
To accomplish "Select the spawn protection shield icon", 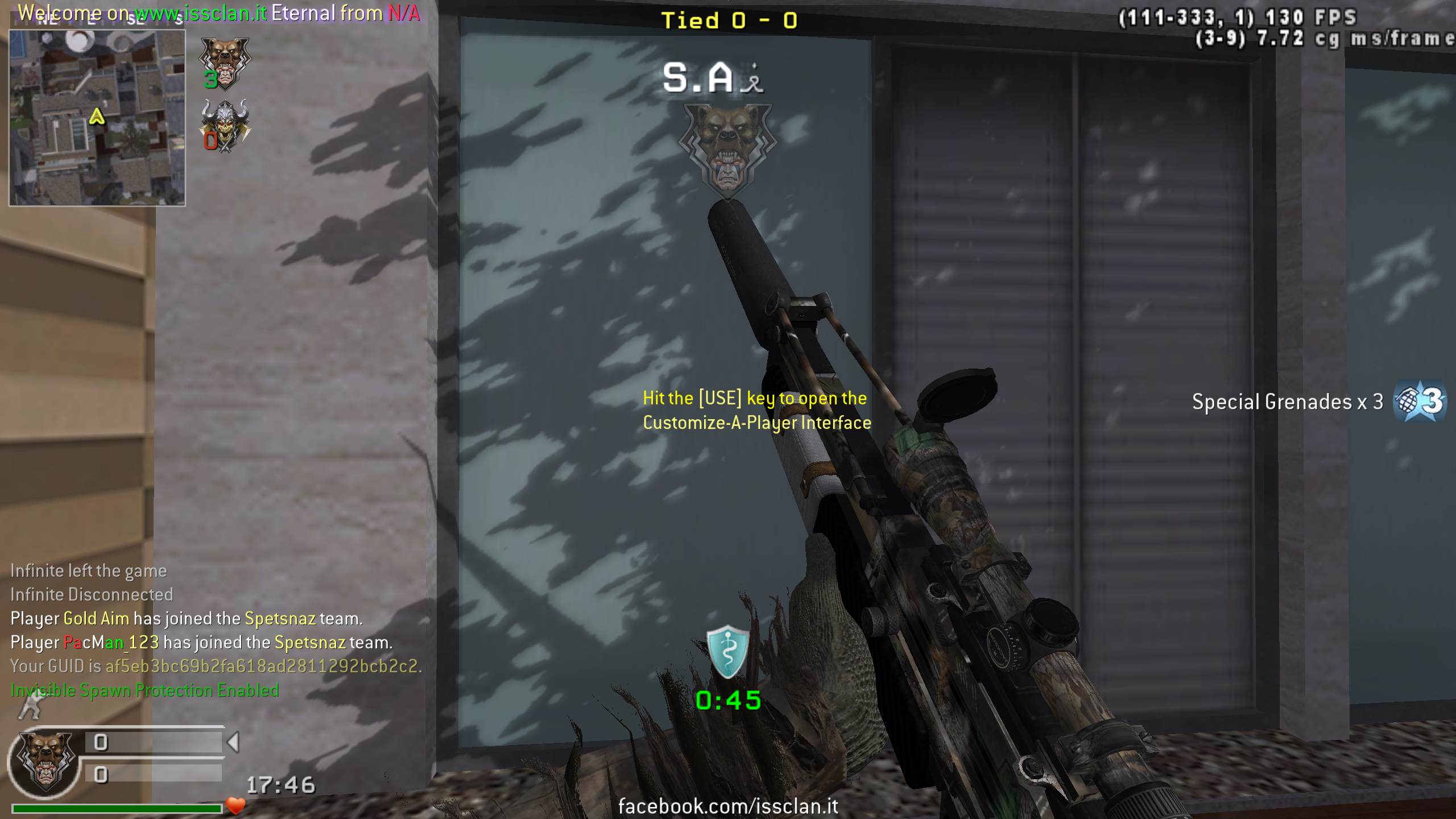I will point(727,652).
